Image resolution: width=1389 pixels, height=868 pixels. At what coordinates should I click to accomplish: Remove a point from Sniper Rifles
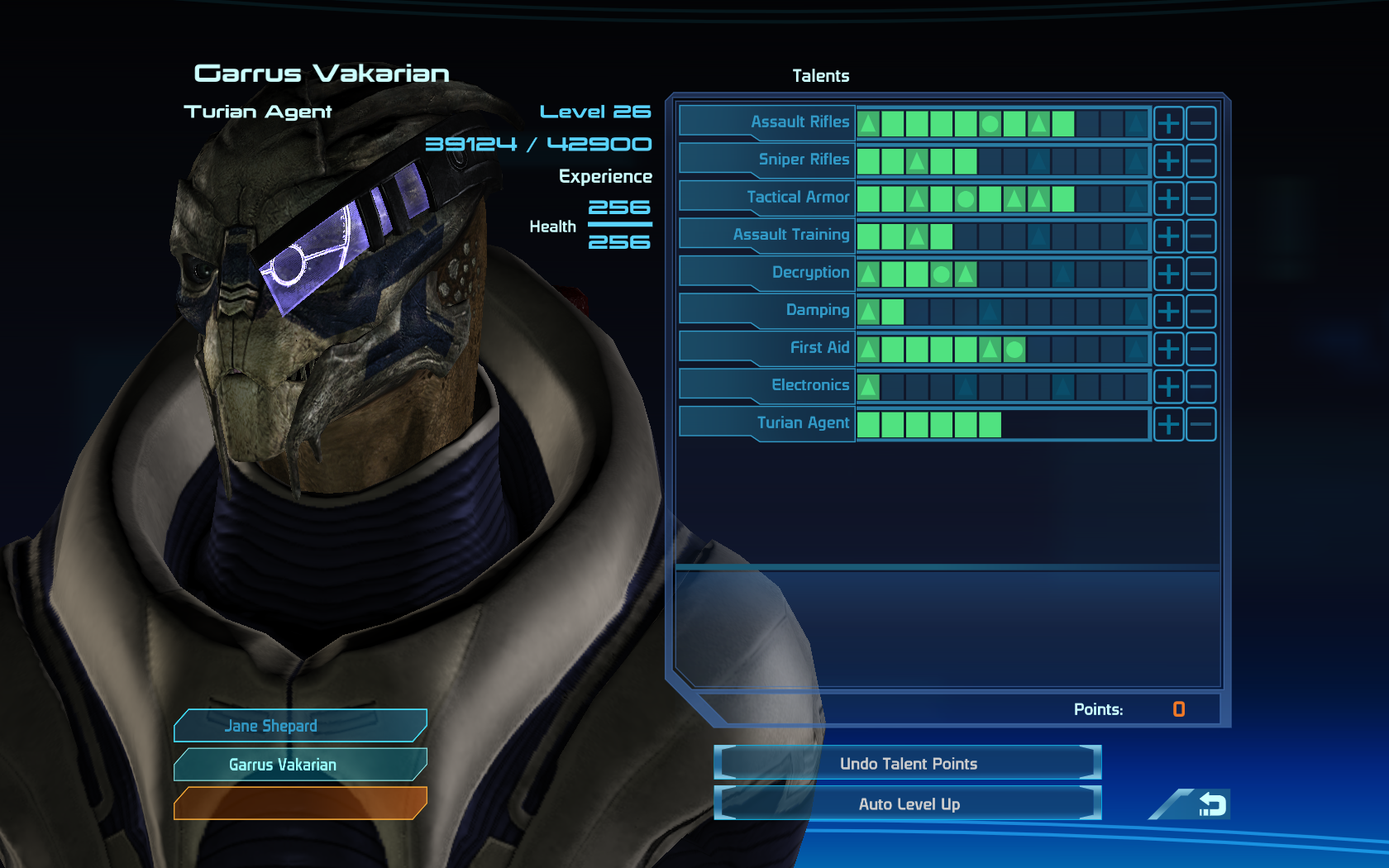click(x=1200, y=161)
